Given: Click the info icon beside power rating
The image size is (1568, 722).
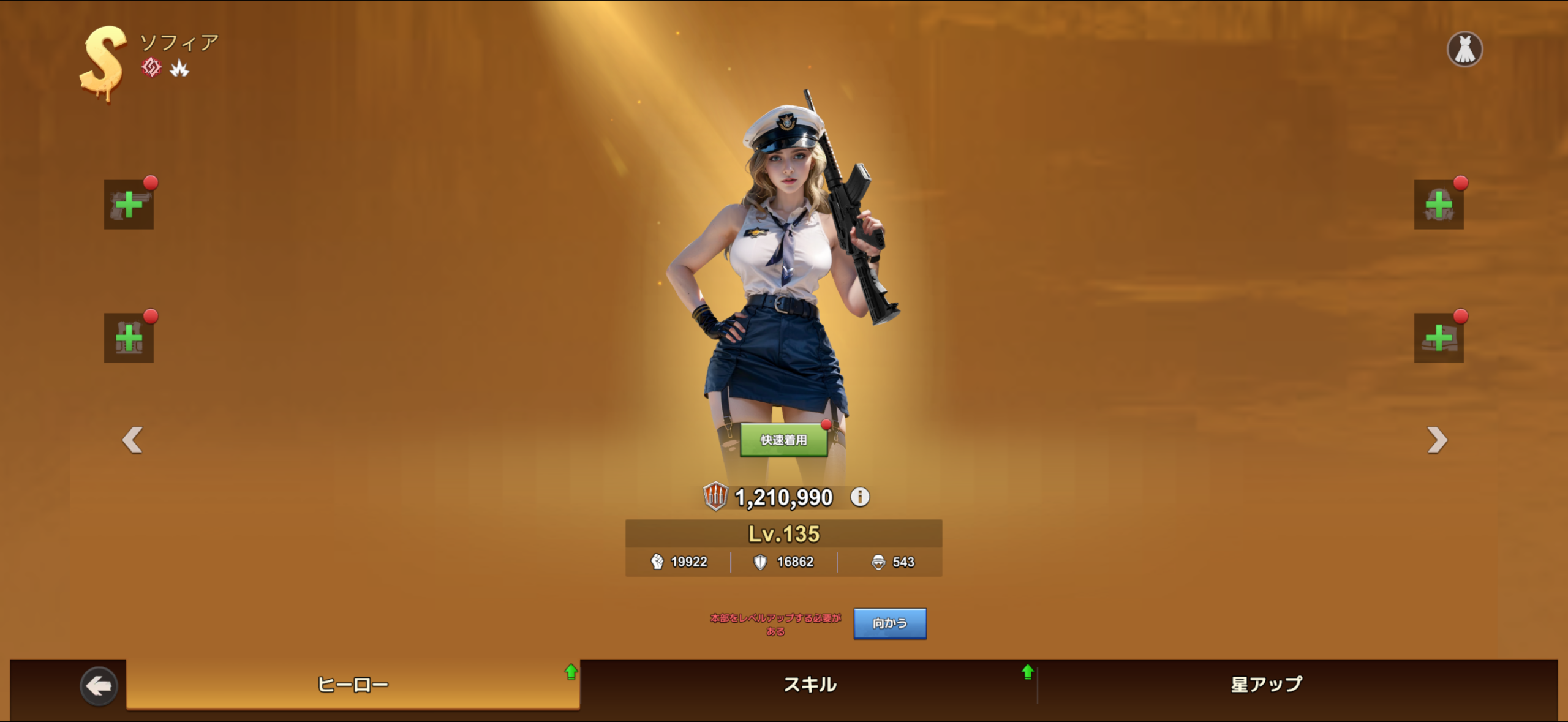Looking at the screenshot, I should point(860,497).
